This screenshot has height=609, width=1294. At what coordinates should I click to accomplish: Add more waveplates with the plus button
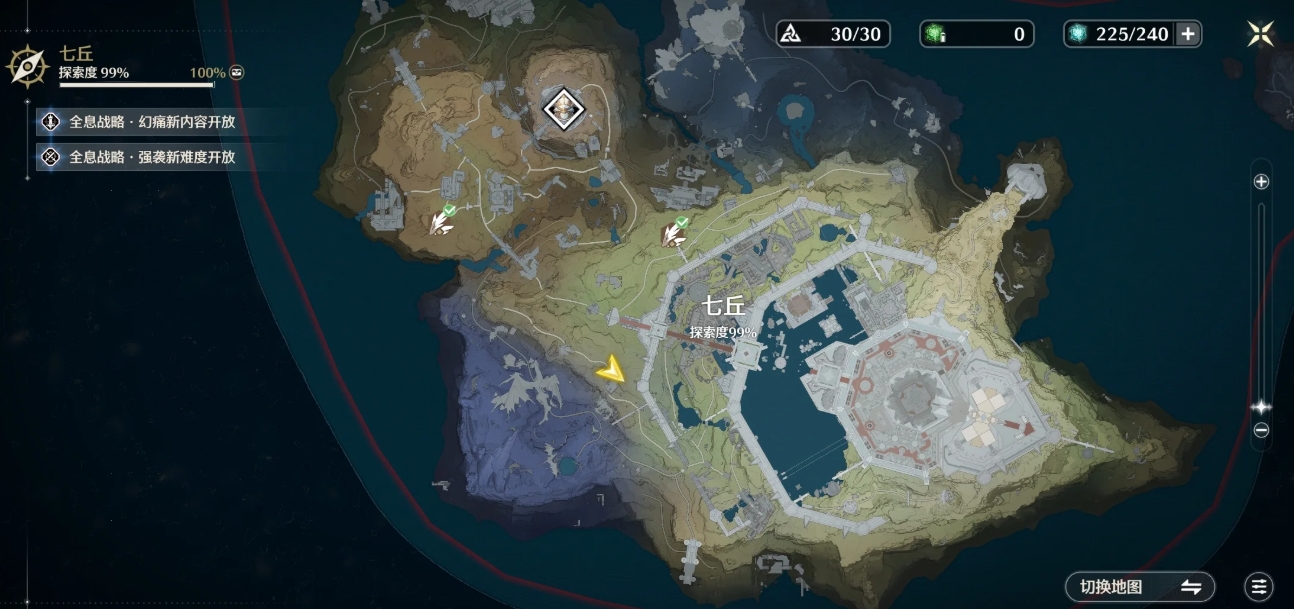[1188, 34]
